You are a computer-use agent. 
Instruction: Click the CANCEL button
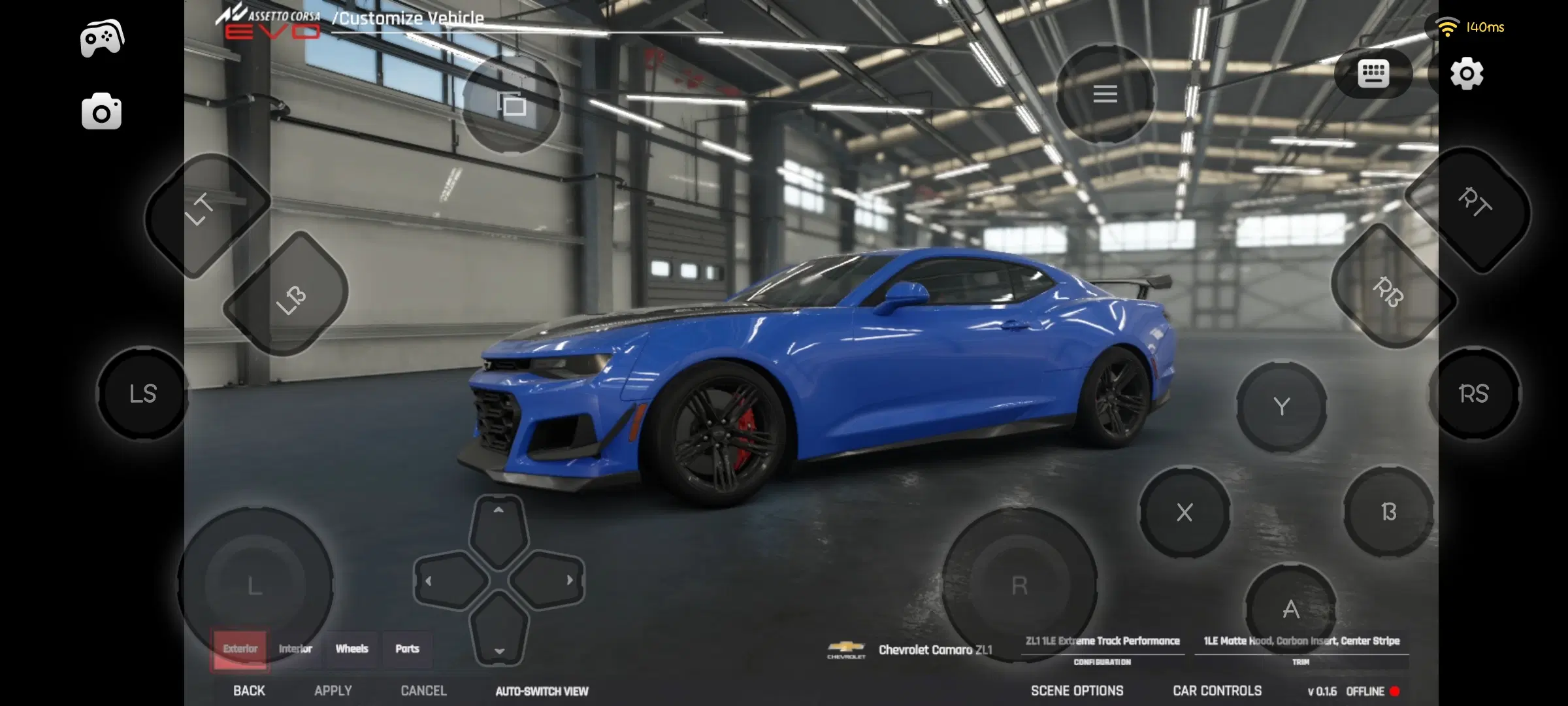tap(423, 690)
